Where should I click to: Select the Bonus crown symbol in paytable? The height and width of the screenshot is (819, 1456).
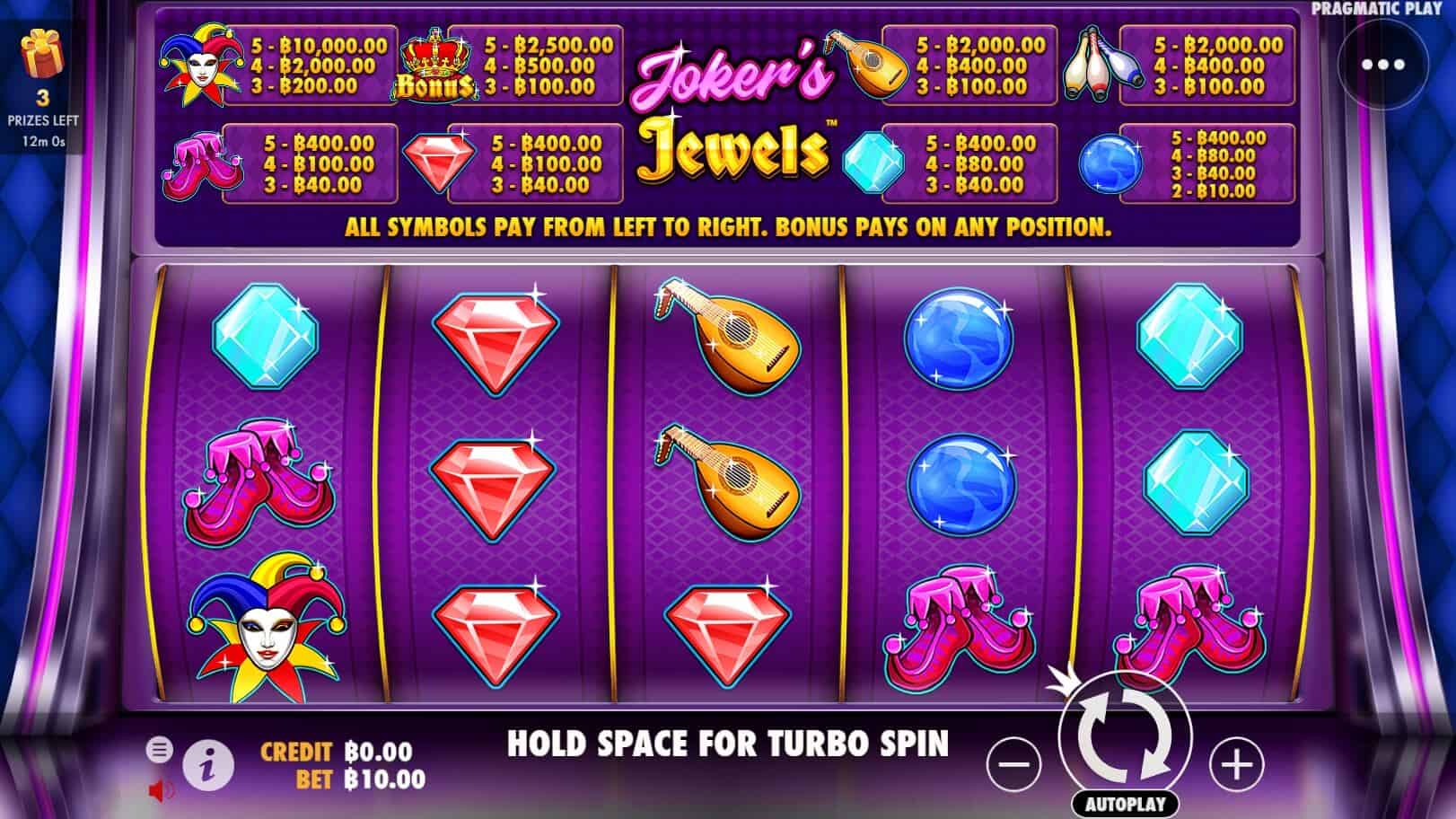click(x=437, y=63)
